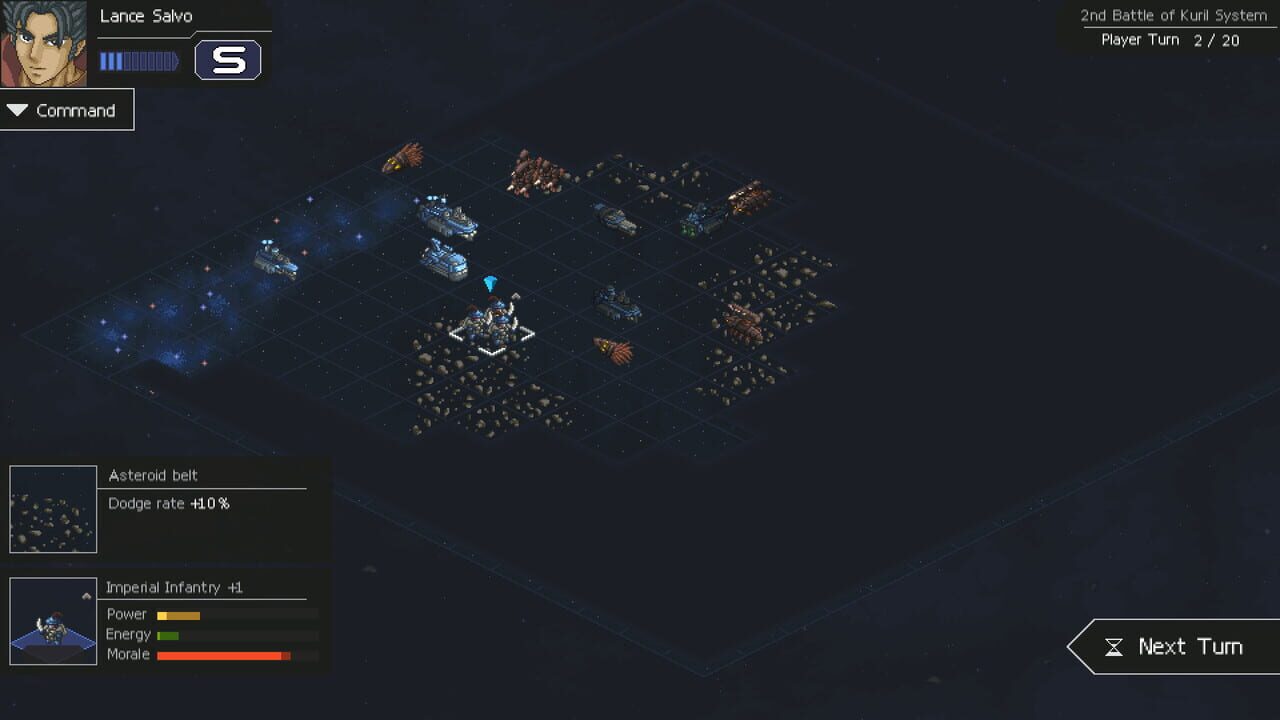Image resolution: width=1280 pixels, height=720 pixels.
Task: Click the hourglass icon on Next Turn button
Action: click(1114, 646)
